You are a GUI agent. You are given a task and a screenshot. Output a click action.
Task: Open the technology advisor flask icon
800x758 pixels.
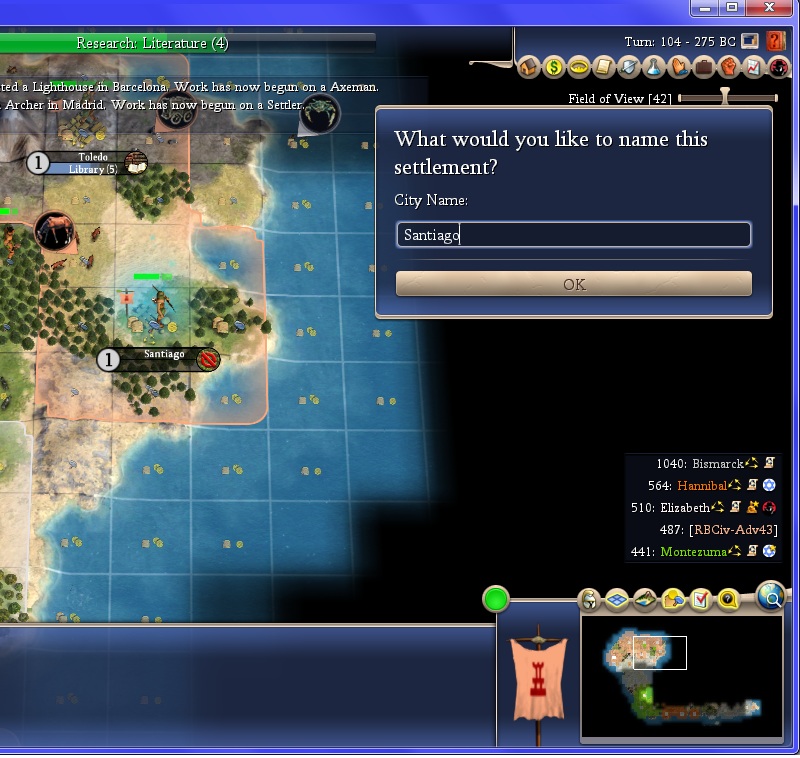pyautogui.click(x=653, y=68)
